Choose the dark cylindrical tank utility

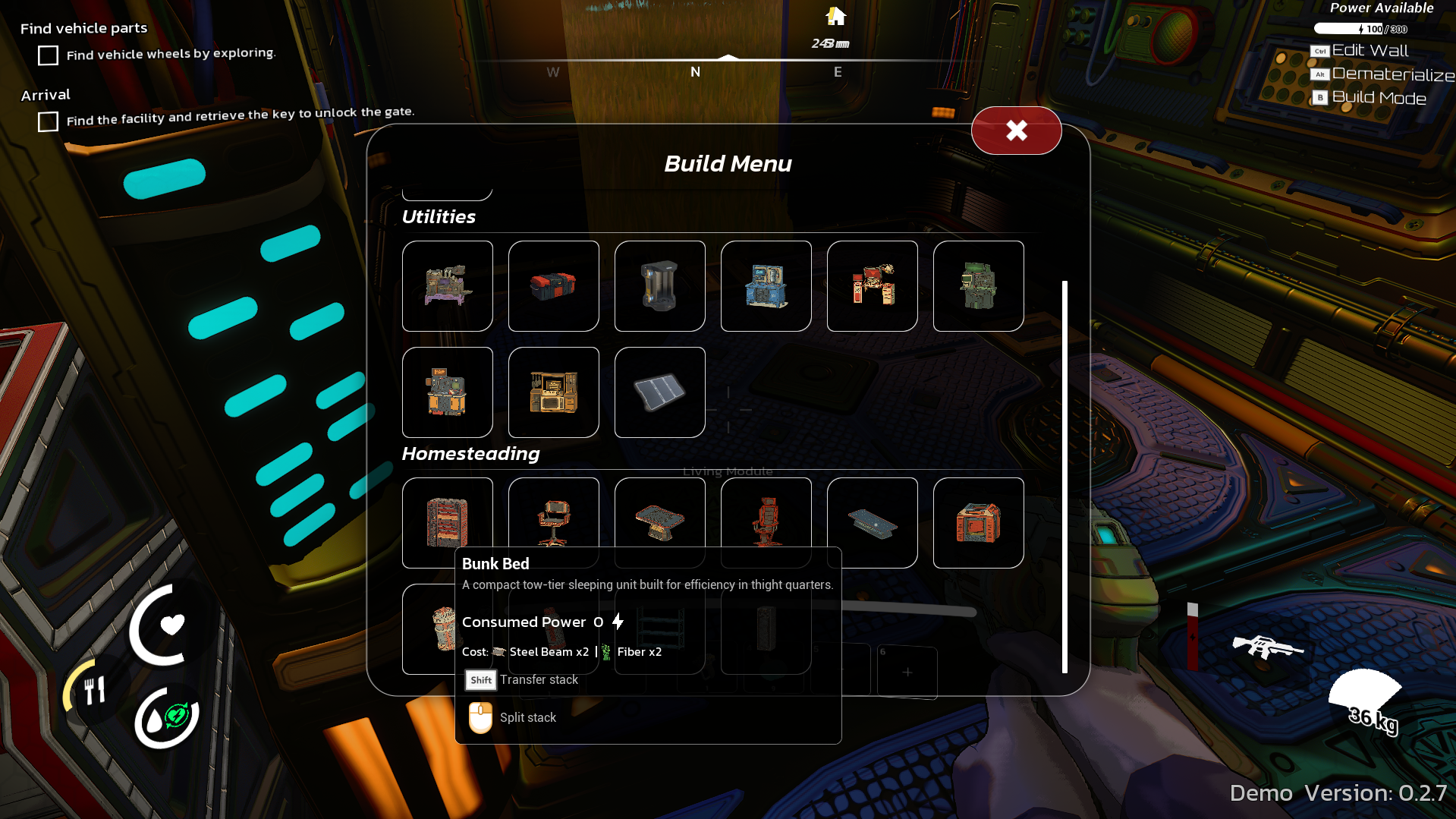pos(659,286)
